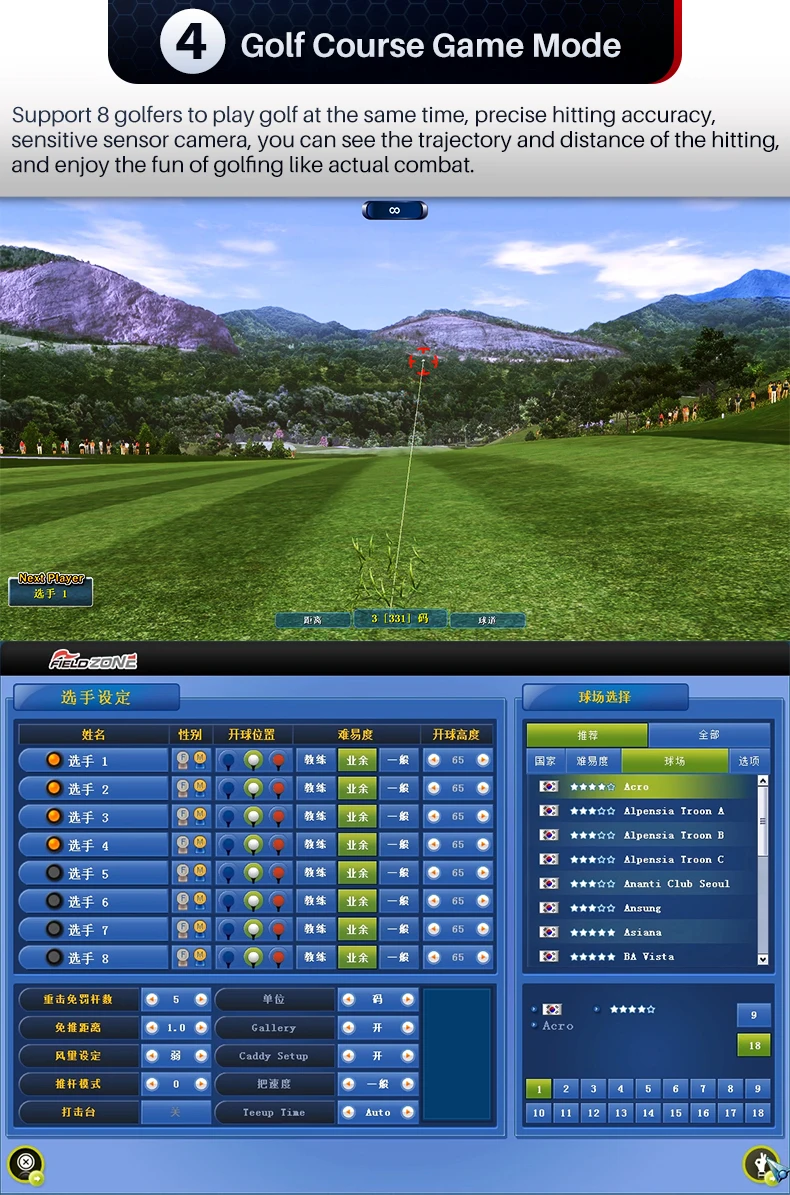790x1195 pixels.
Task: Advance the Teeup Time setting
Action: (408, 1112)
